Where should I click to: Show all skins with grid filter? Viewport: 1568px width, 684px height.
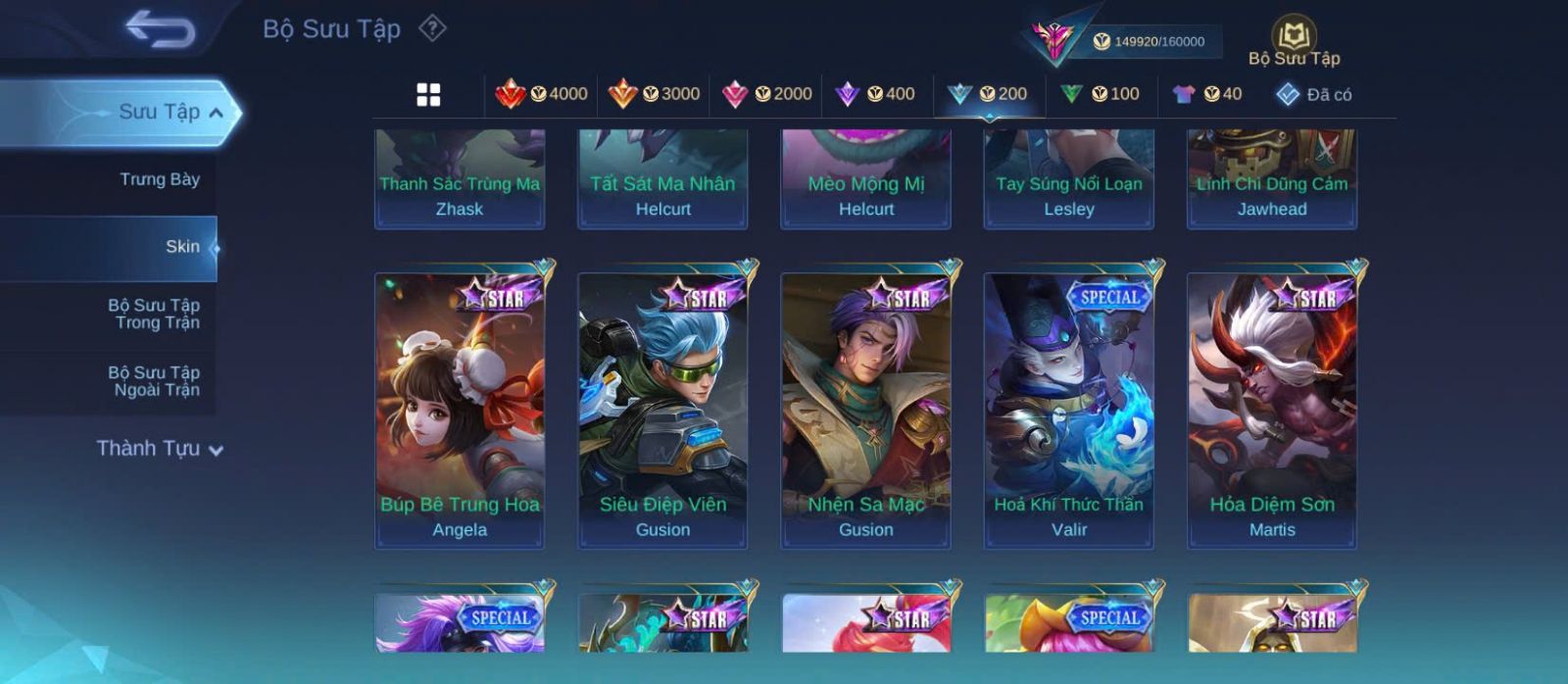pos(428,95)
